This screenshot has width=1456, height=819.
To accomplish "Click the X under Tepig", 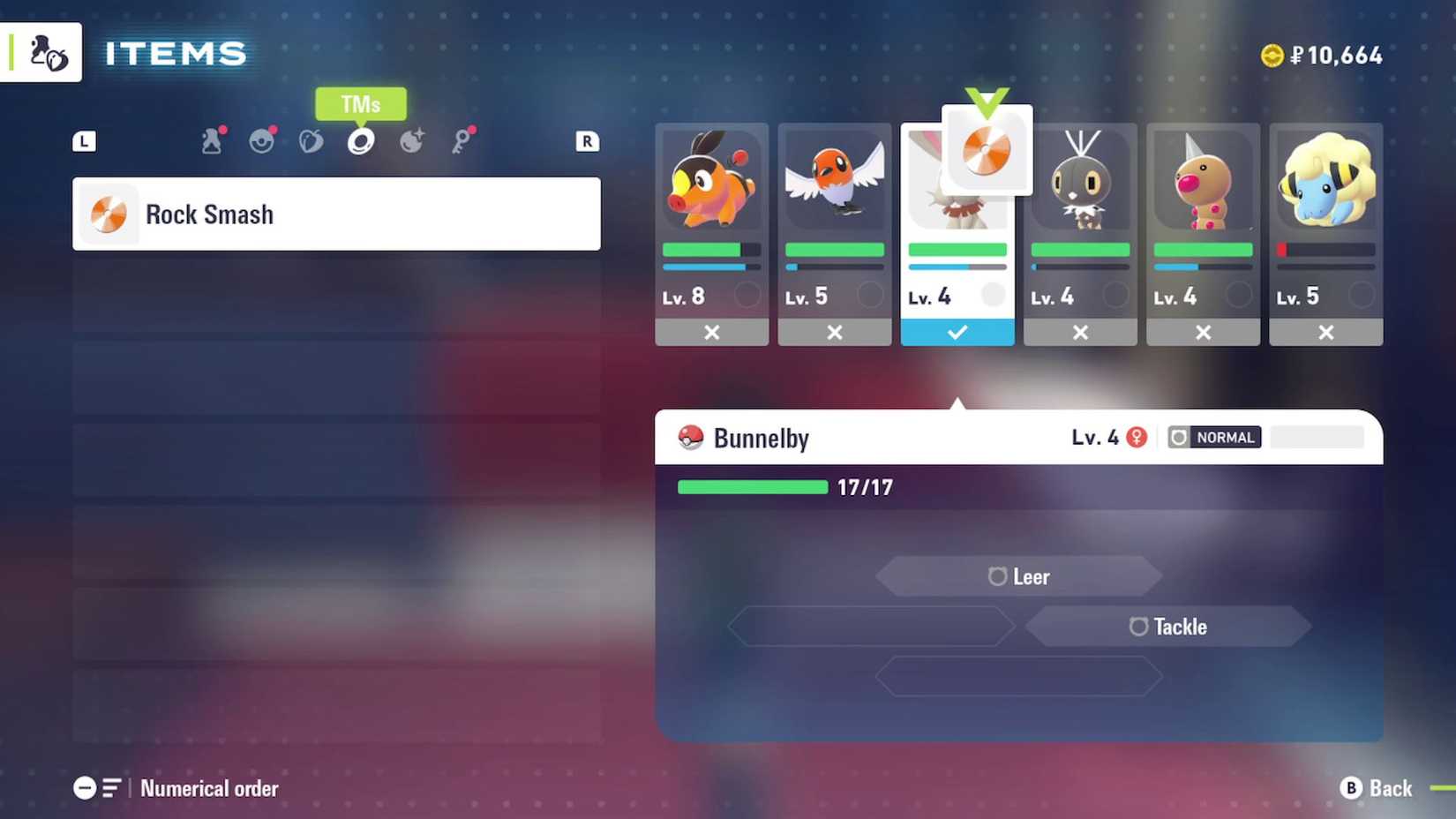I will [711, 333].
